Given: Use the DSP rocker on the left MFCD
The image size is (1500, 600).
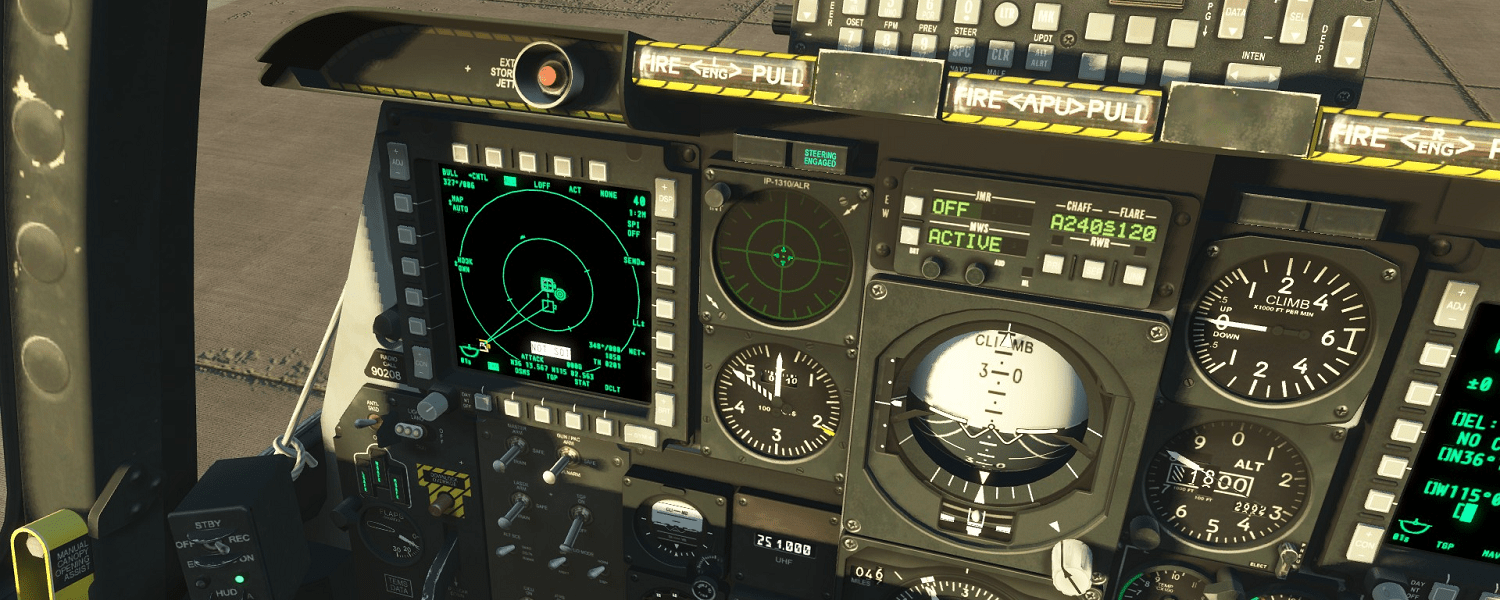Looking at the screenshot, I should click(664, 194).
